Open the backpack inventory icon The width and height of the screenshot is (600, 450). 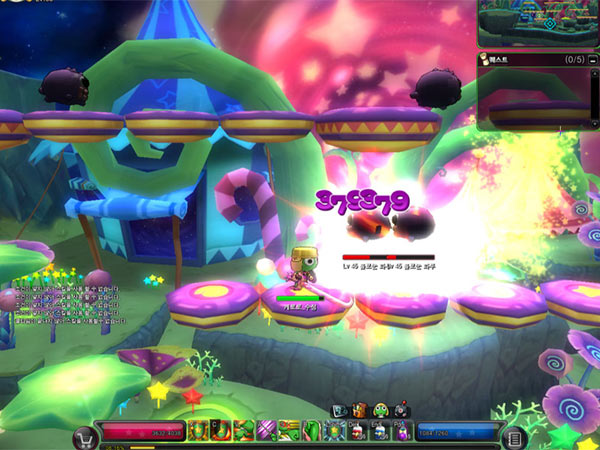coord(360,410)
